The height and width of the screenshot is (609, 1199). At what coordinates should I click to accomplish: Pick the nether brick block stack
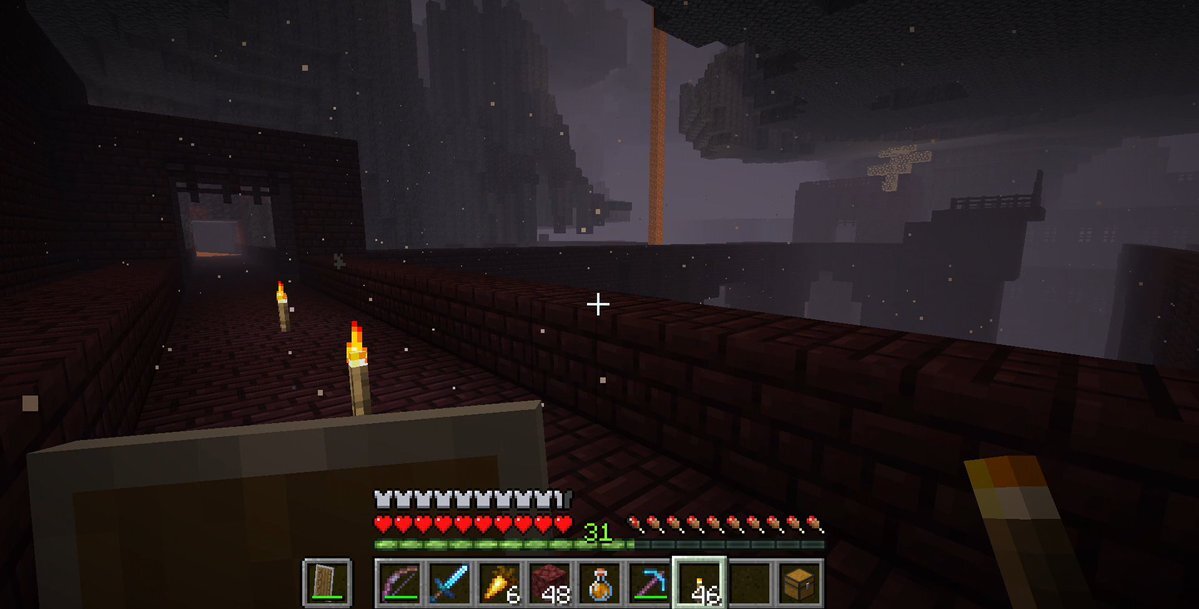coord(550,582)
